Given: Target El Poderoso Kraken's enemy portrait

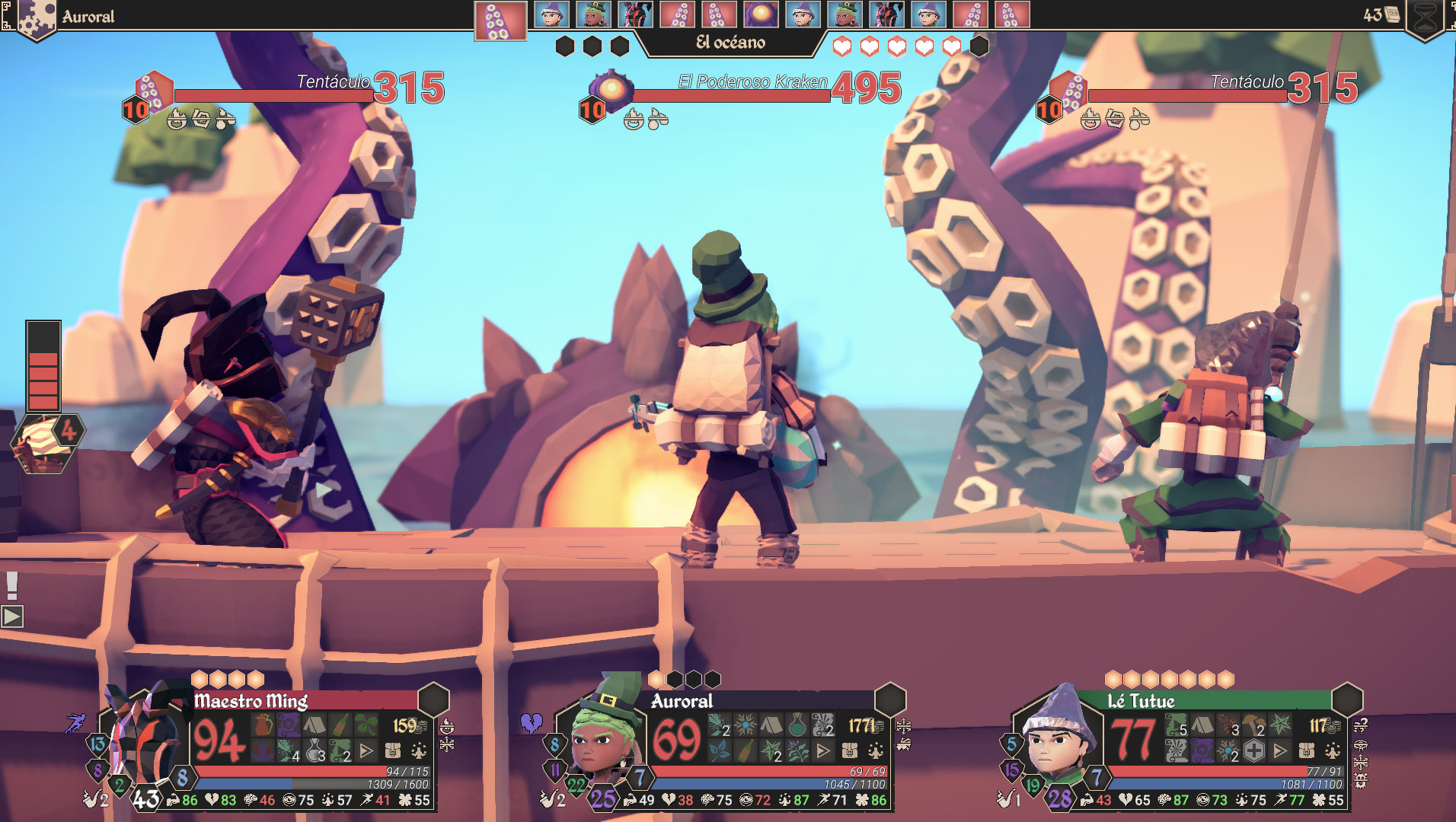Looking at the screenshot, I should coord(611,89).
